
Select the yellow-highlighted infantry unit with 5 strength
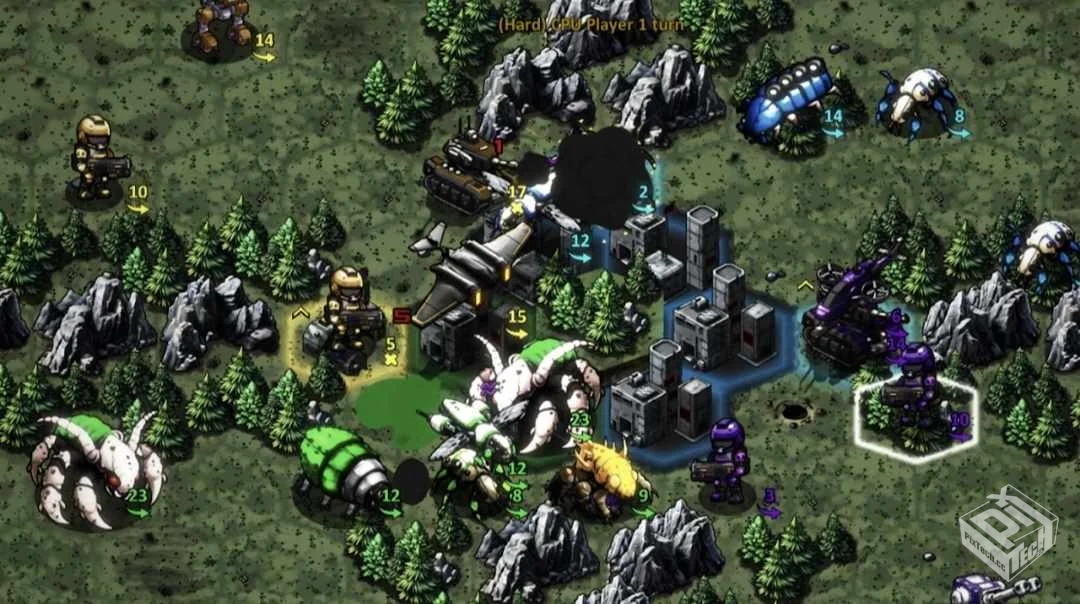[x=349, y=317]
